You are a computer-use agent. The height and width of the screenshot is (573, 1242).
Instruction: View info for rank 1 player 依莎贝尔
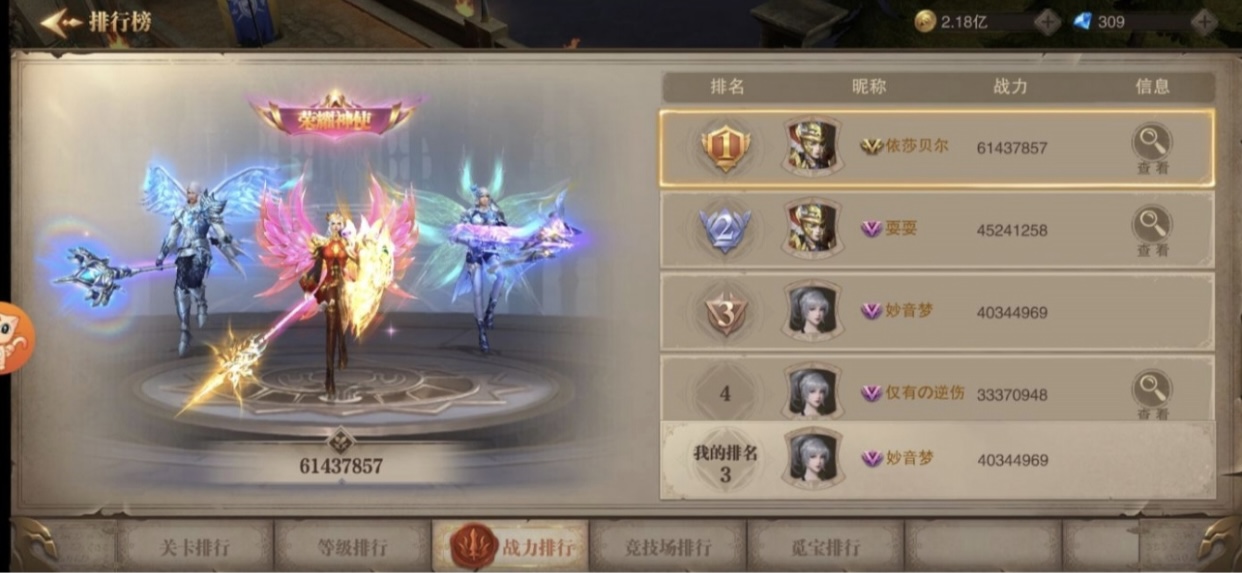pyautogui.click(x=1152, y=148)
